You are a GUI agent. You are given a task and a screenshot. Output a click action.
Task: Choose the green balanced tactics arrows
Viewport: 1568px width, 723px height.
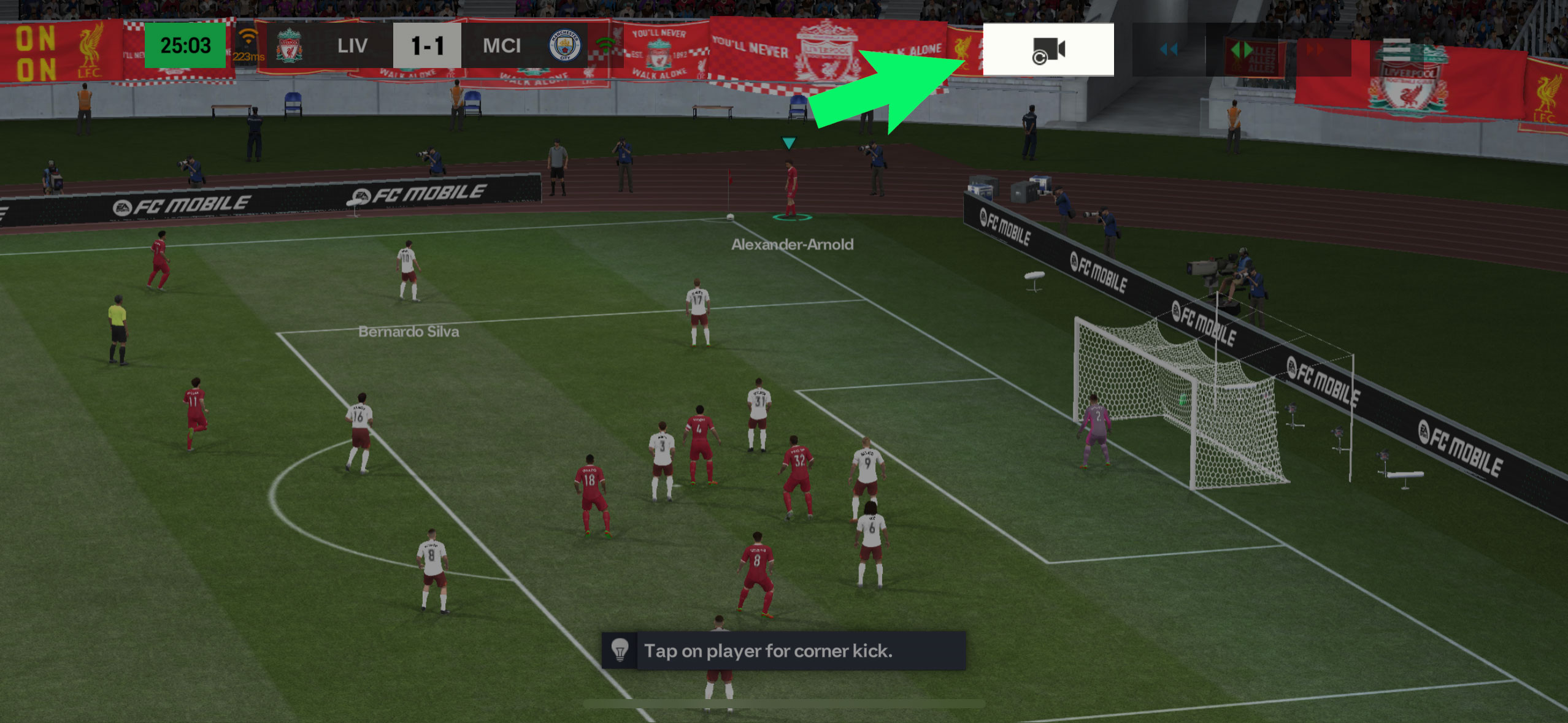(x=1242, y=49)
